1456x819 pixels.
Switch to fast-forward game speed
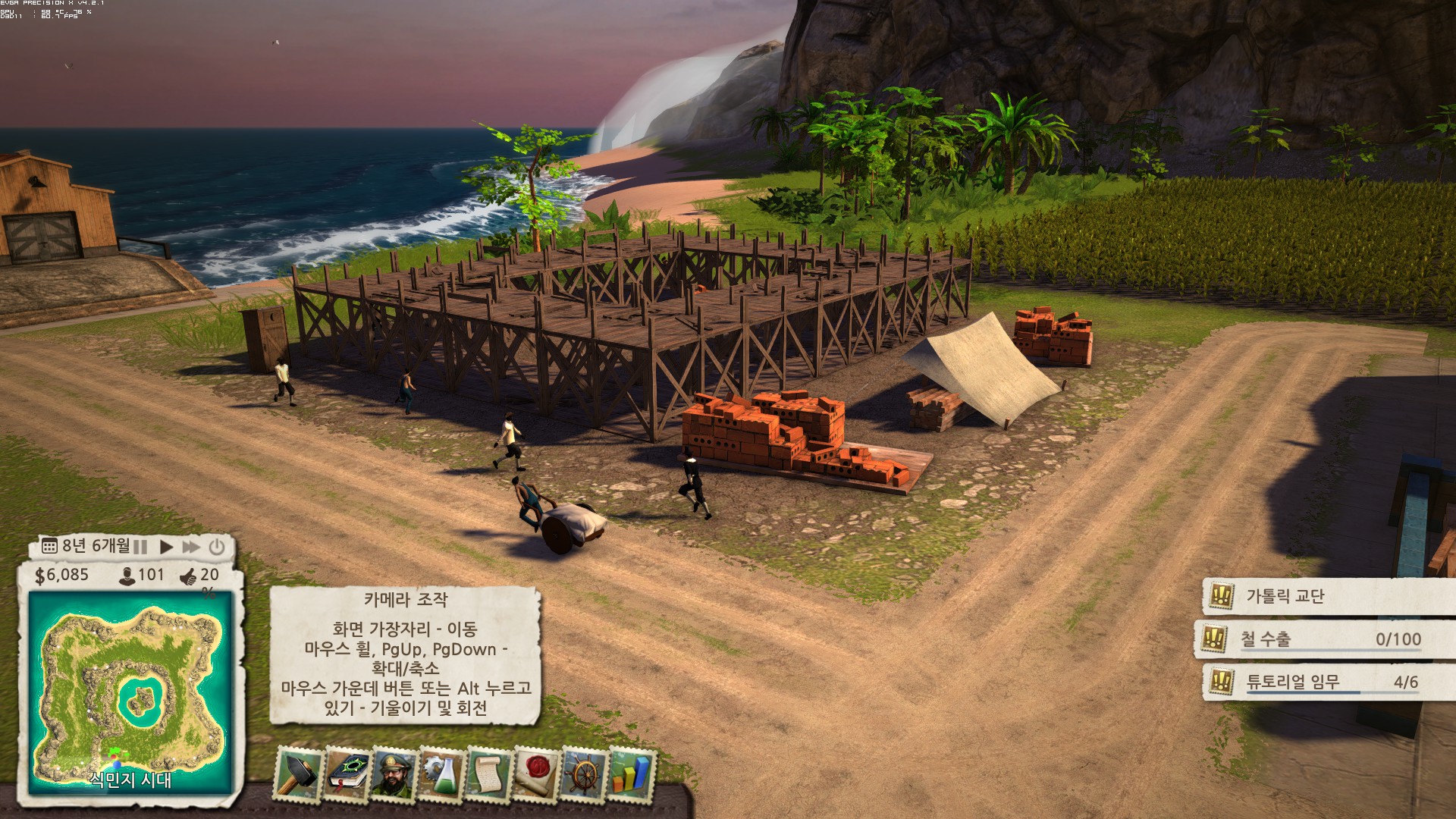(191, 547)
